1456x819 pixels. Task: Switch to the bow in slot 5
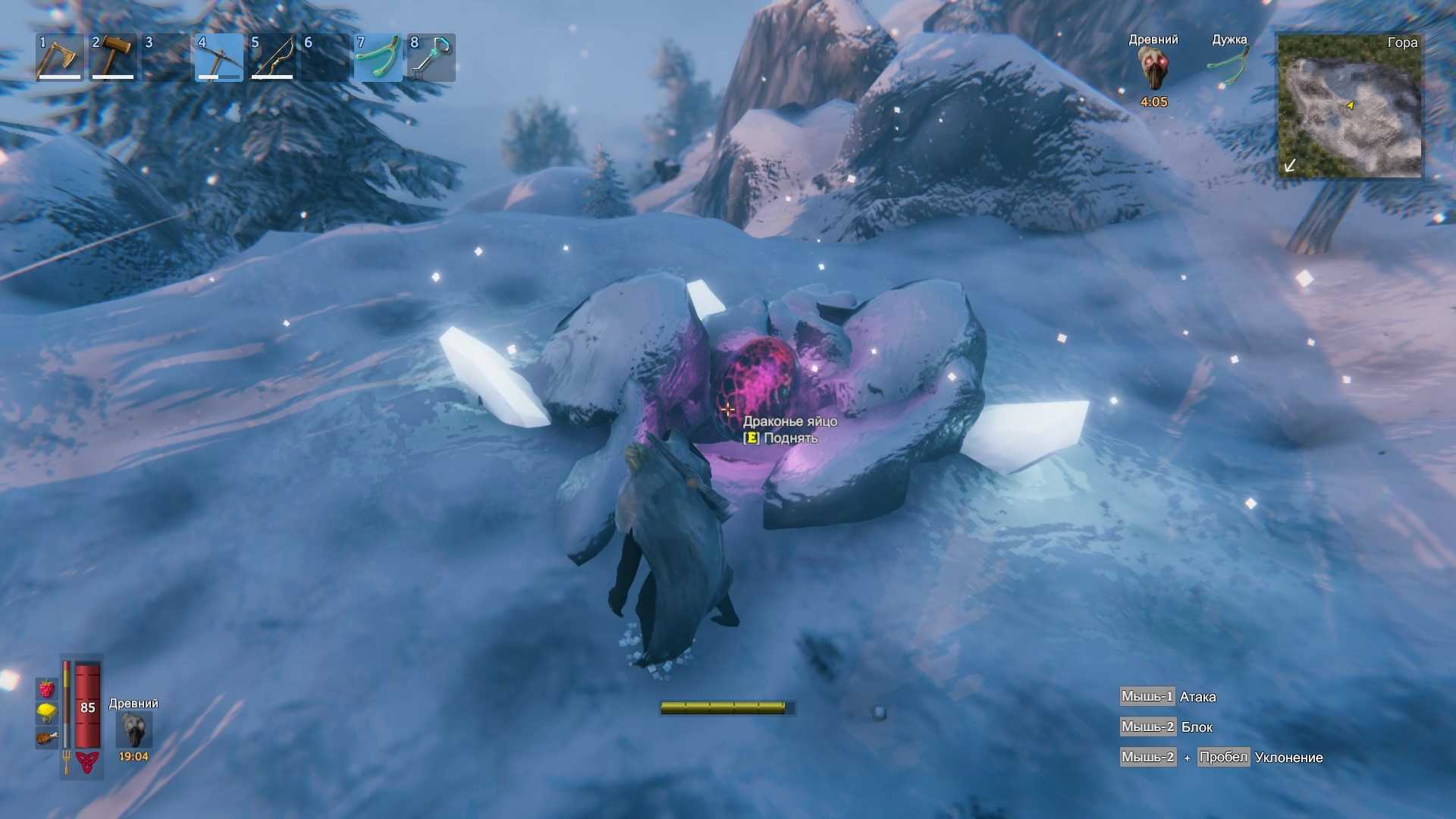(x=271, y=58)
